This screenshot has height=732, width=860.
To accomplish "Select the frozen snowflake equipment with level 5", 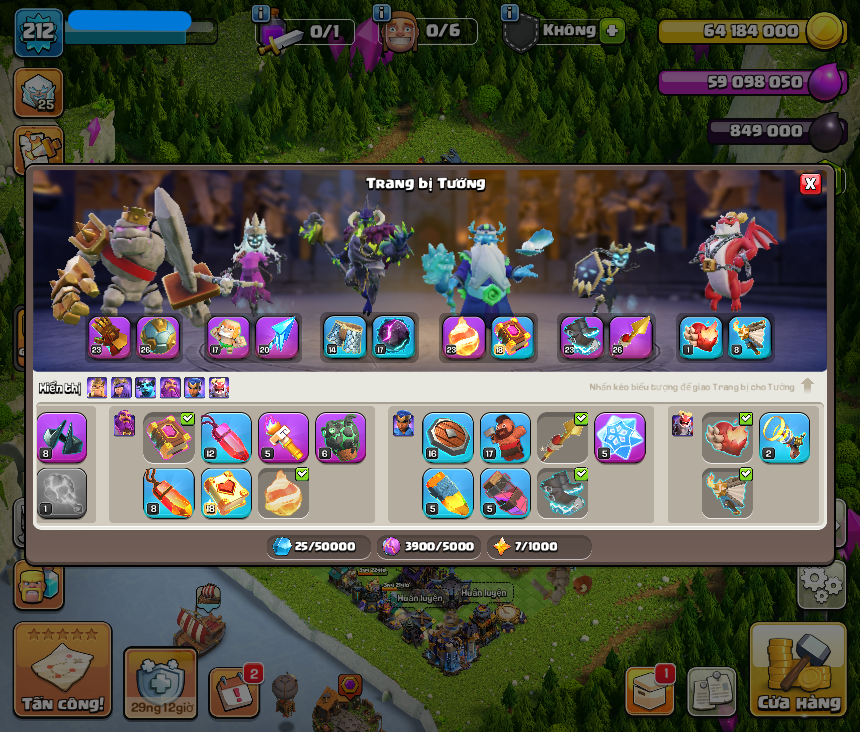I will (620, 437).
